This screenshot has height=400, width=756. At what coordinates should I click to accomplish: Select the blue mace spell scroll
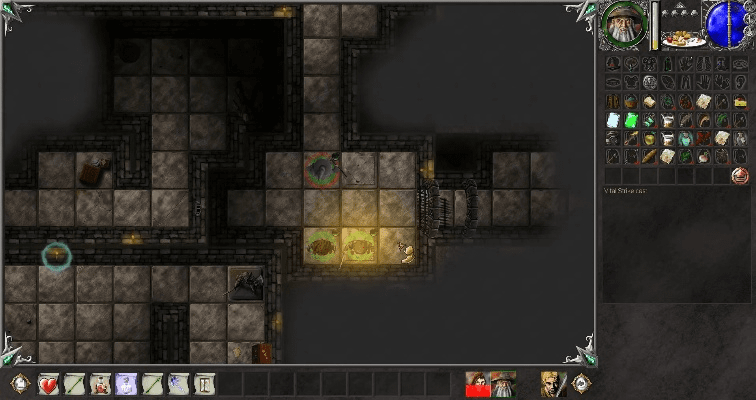tap(178, 383)
